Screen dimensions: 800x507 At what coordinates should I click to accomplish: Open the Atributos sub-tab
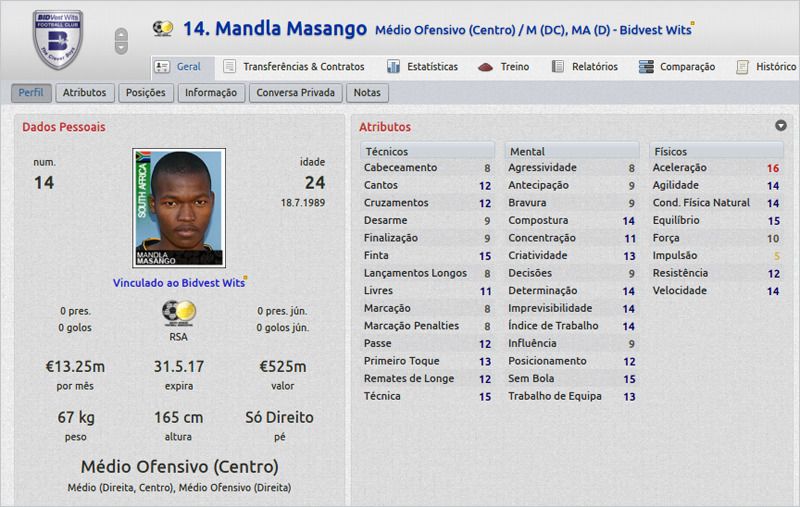pyautogui.click(x=84, y=93)
